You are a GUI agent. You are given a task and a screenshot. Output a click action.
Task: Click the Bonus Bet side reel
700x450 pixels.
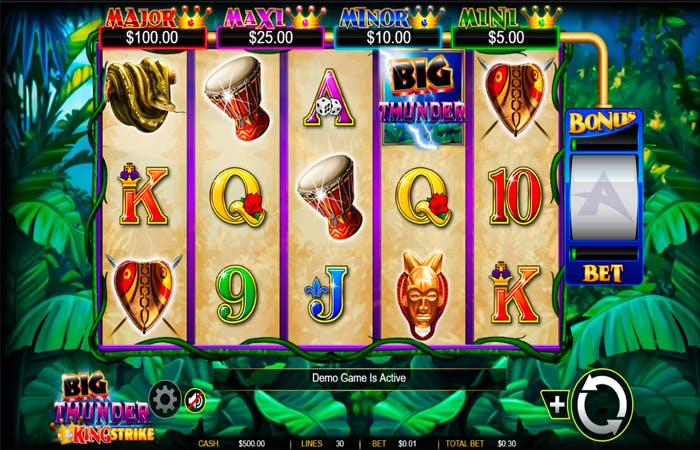pos(604,200)
